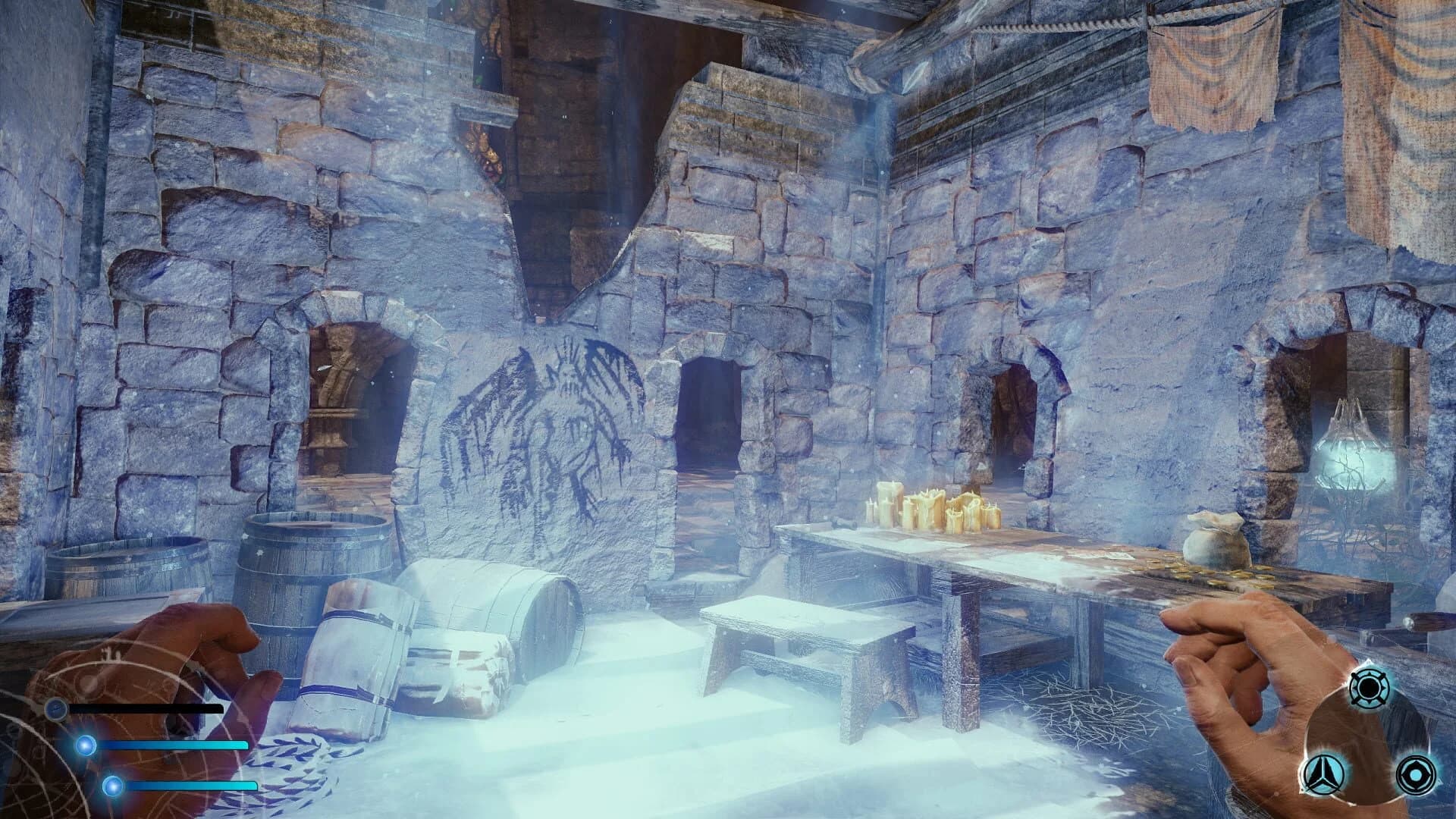1456x819 pixels.
Task: Activate the diamond-pupil eye ability icon
Action: 1414,775
